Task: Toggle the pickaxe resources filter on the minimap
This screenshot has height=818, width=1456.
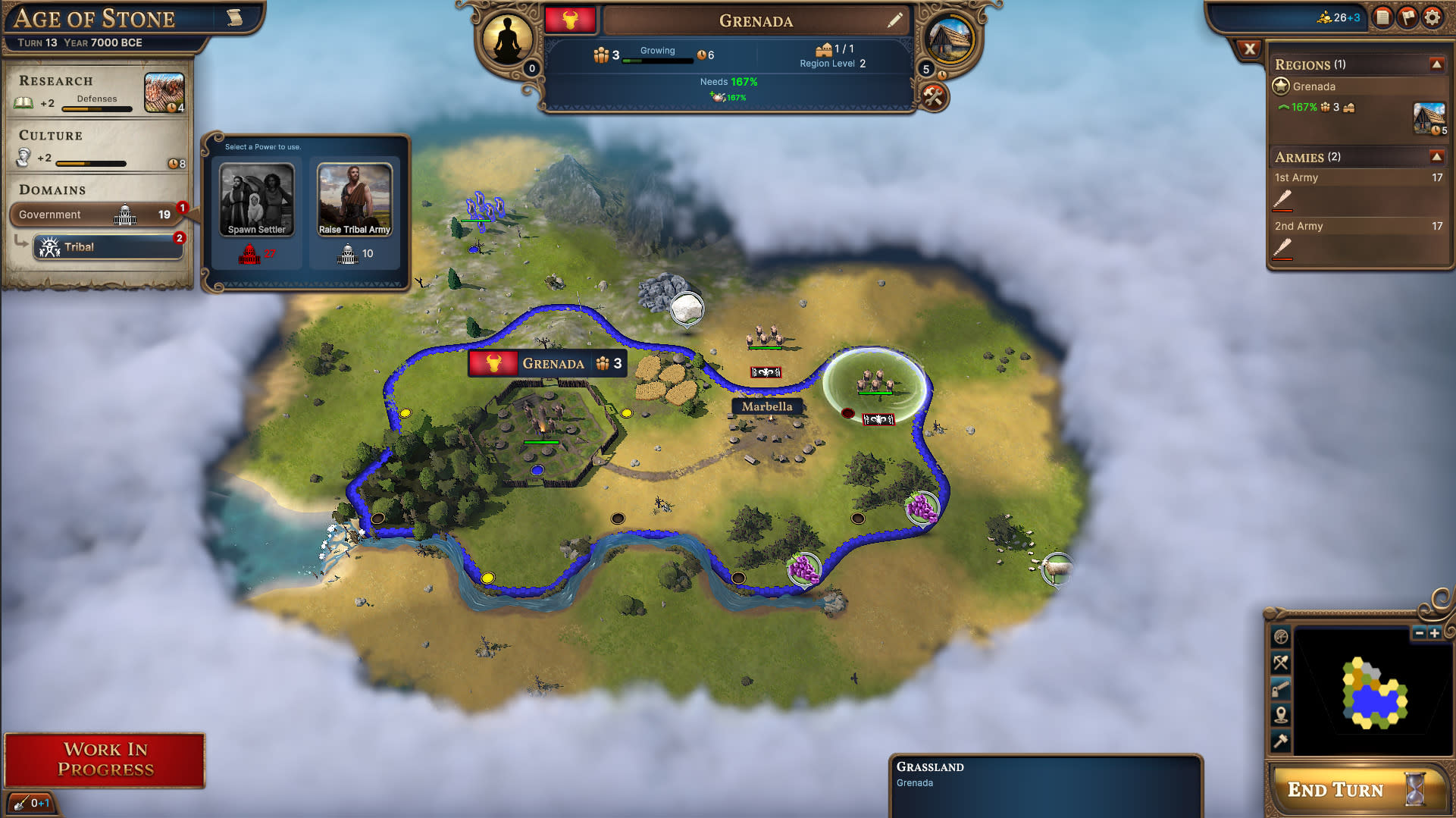Action: 1281,661
